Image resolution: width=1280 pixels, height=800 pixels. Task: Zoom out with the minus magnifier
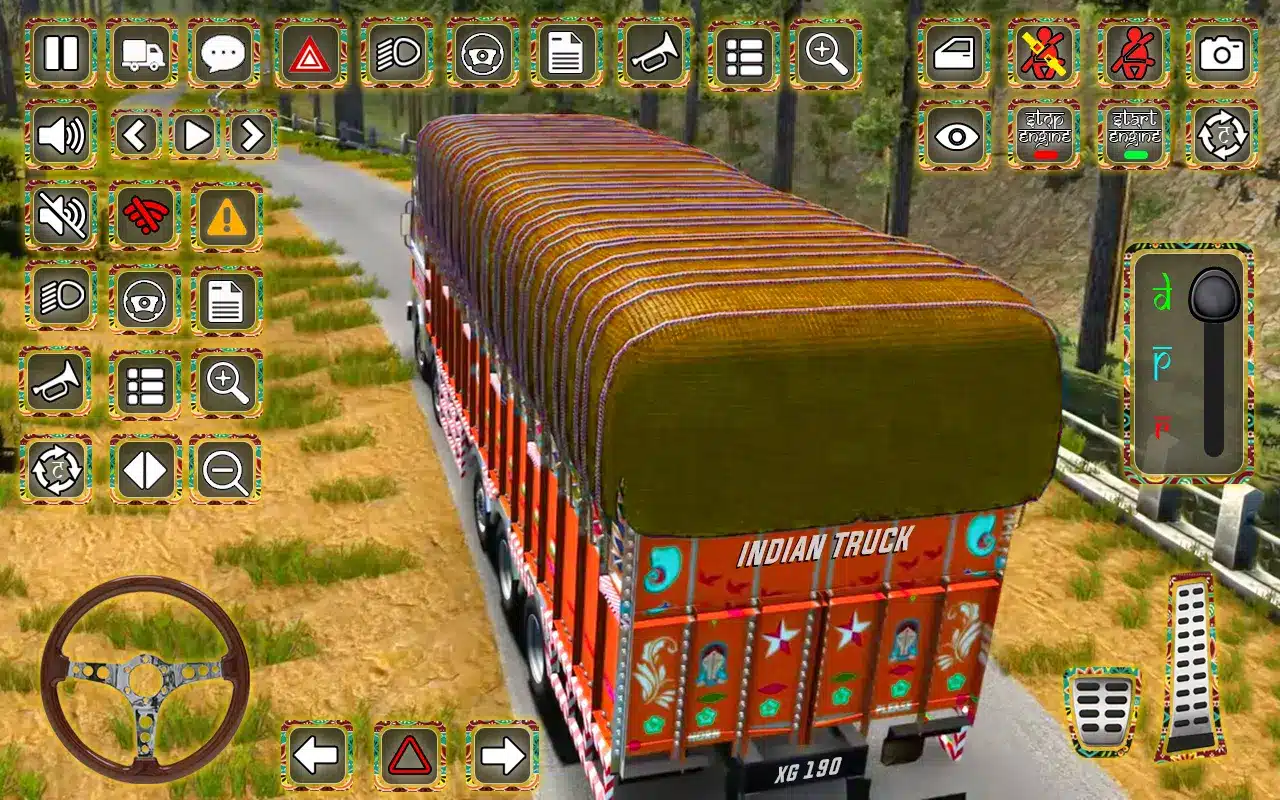[226, 469]
